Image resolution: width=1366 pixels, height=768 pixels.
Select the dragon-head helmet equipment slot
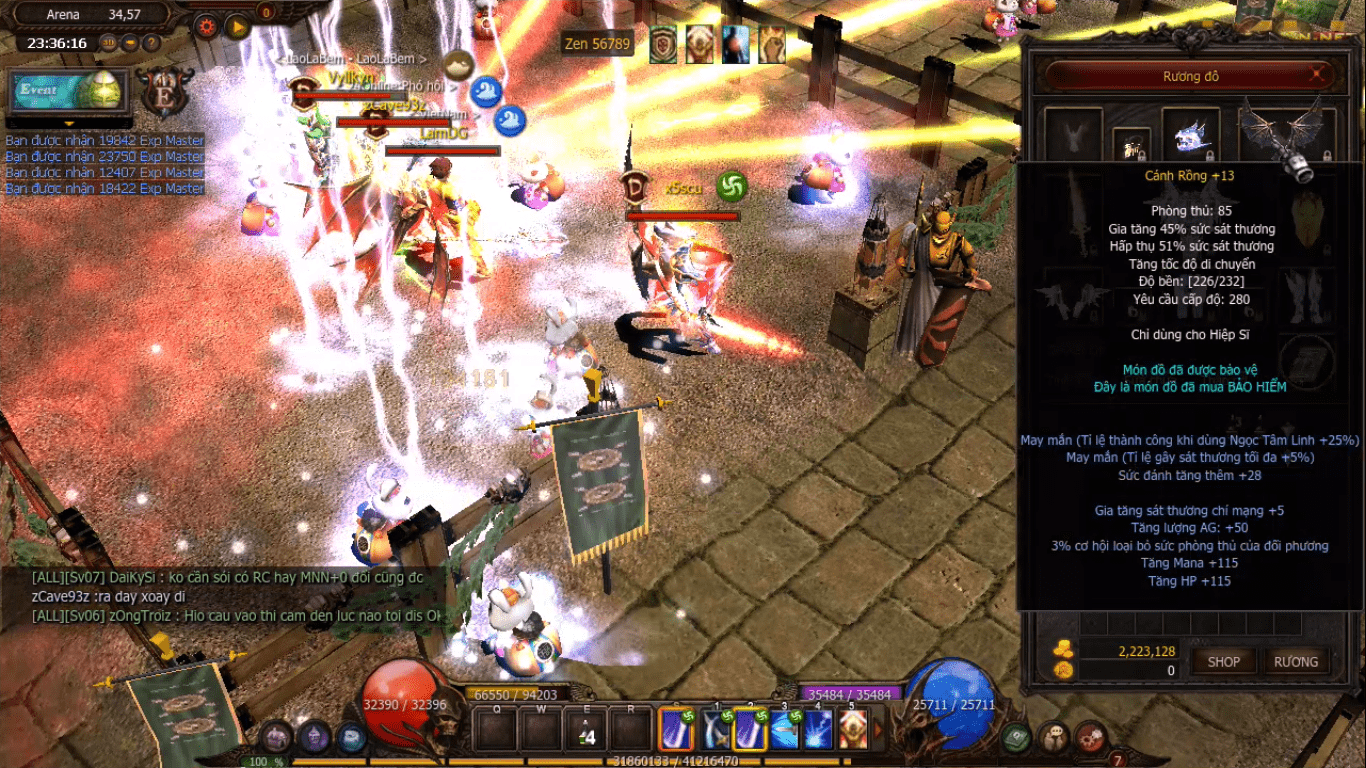(x=1190, y=135)
